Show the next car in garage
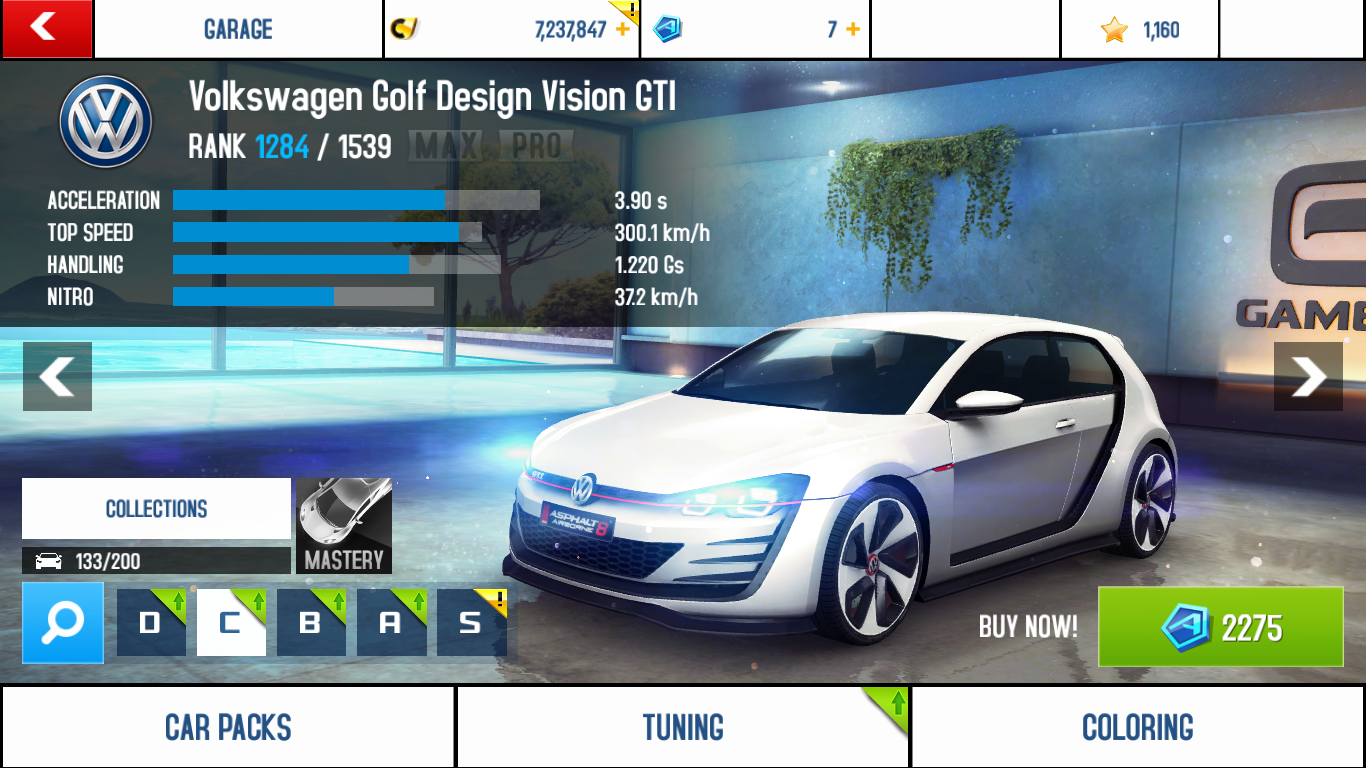The height and width of the screenshot is (768, 1366). tap(1308, 376)
